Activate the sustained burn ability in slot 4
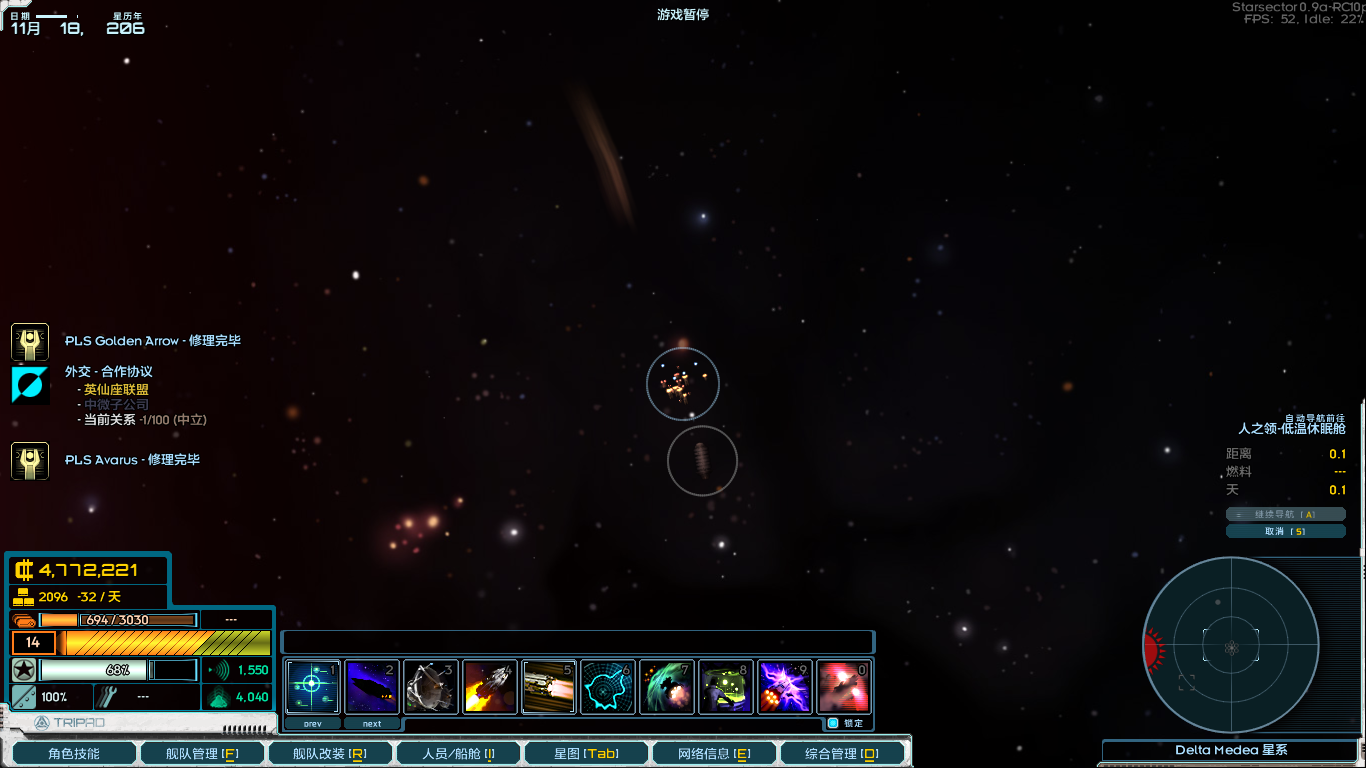The width and height of the screenshot is (1366, 768). 489,686
